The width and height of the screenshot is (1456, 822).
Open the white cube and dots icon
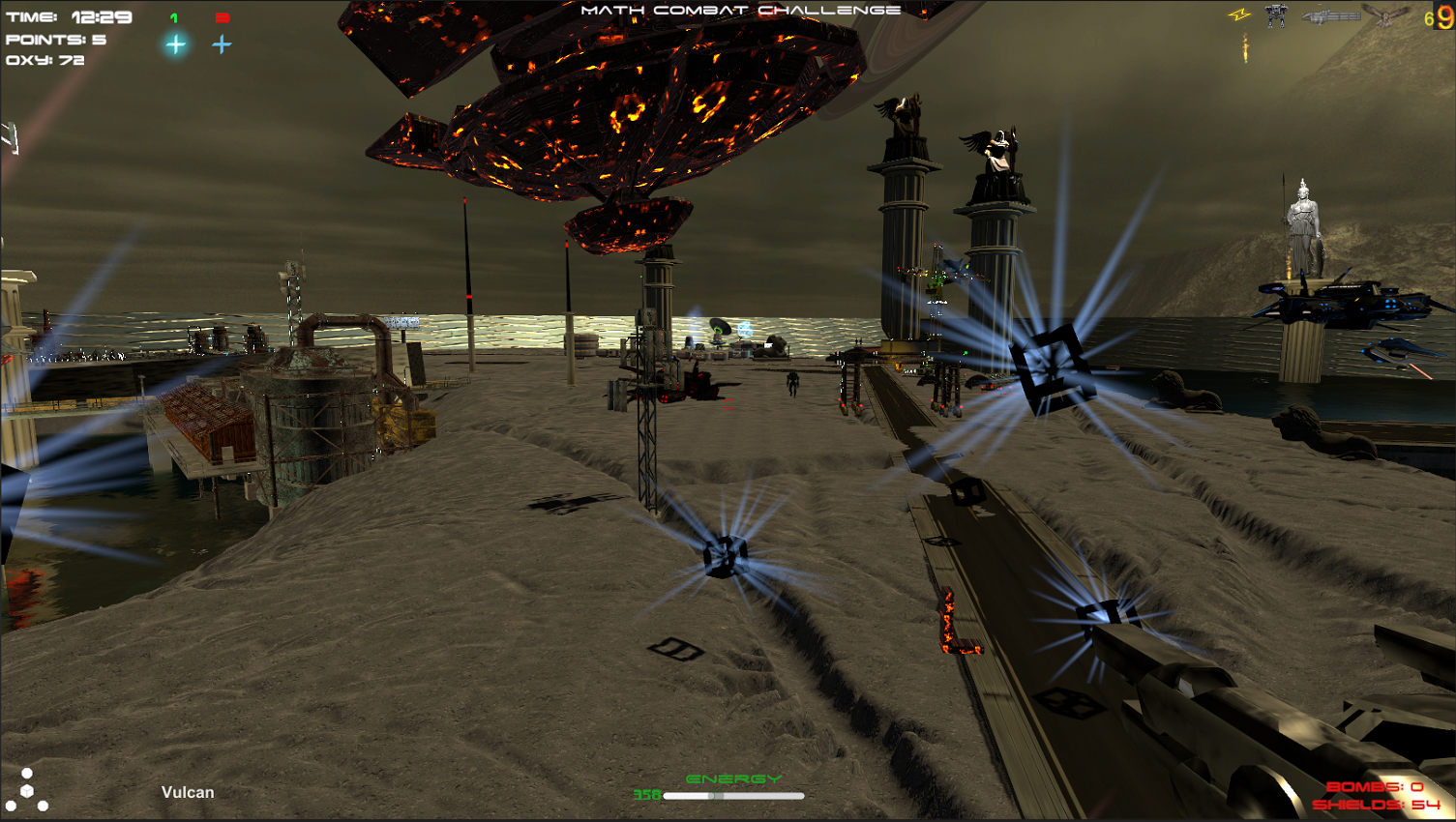pos(27,790)
